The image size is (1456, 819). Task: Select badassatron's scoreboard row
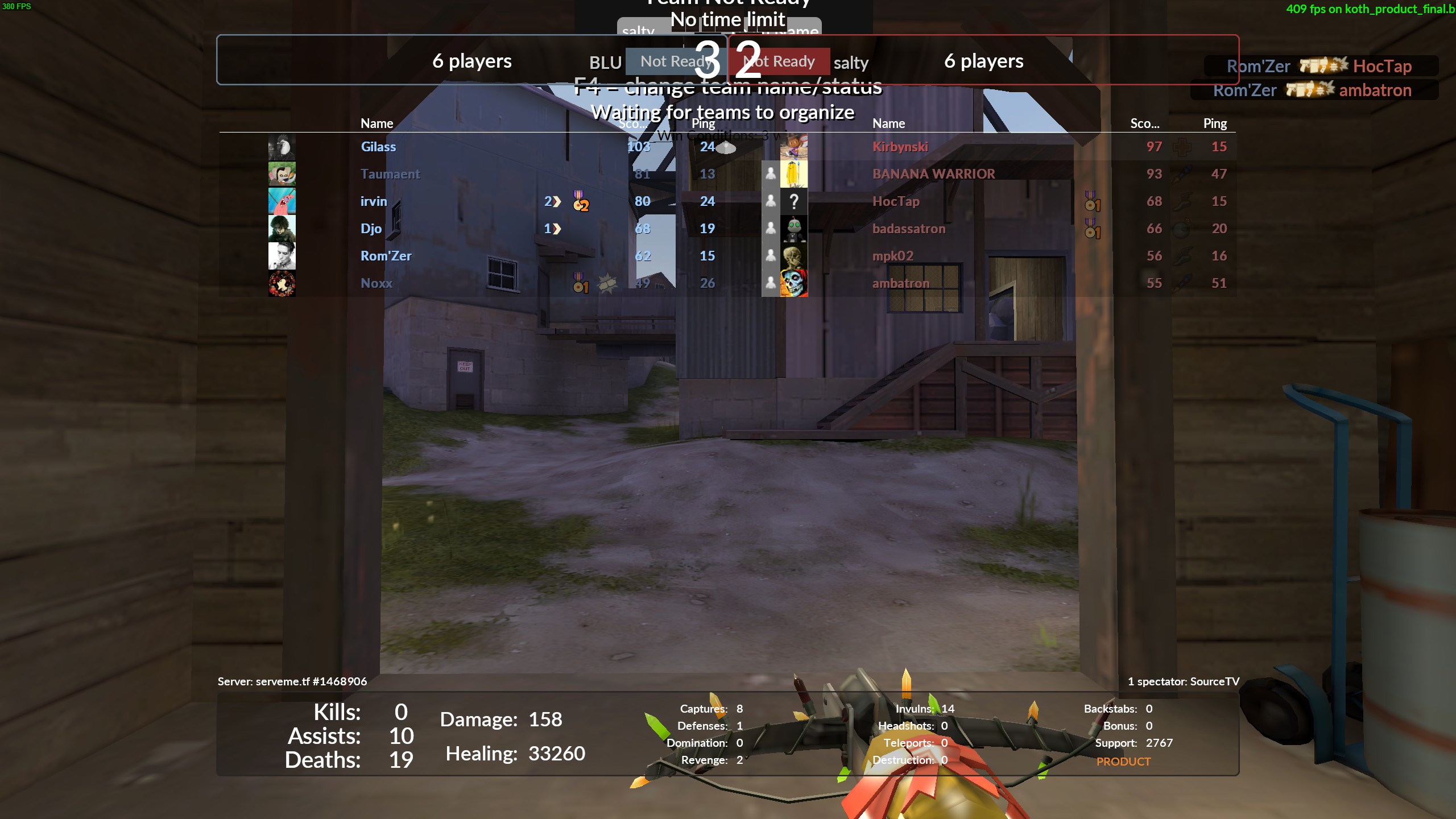point(908,229)
